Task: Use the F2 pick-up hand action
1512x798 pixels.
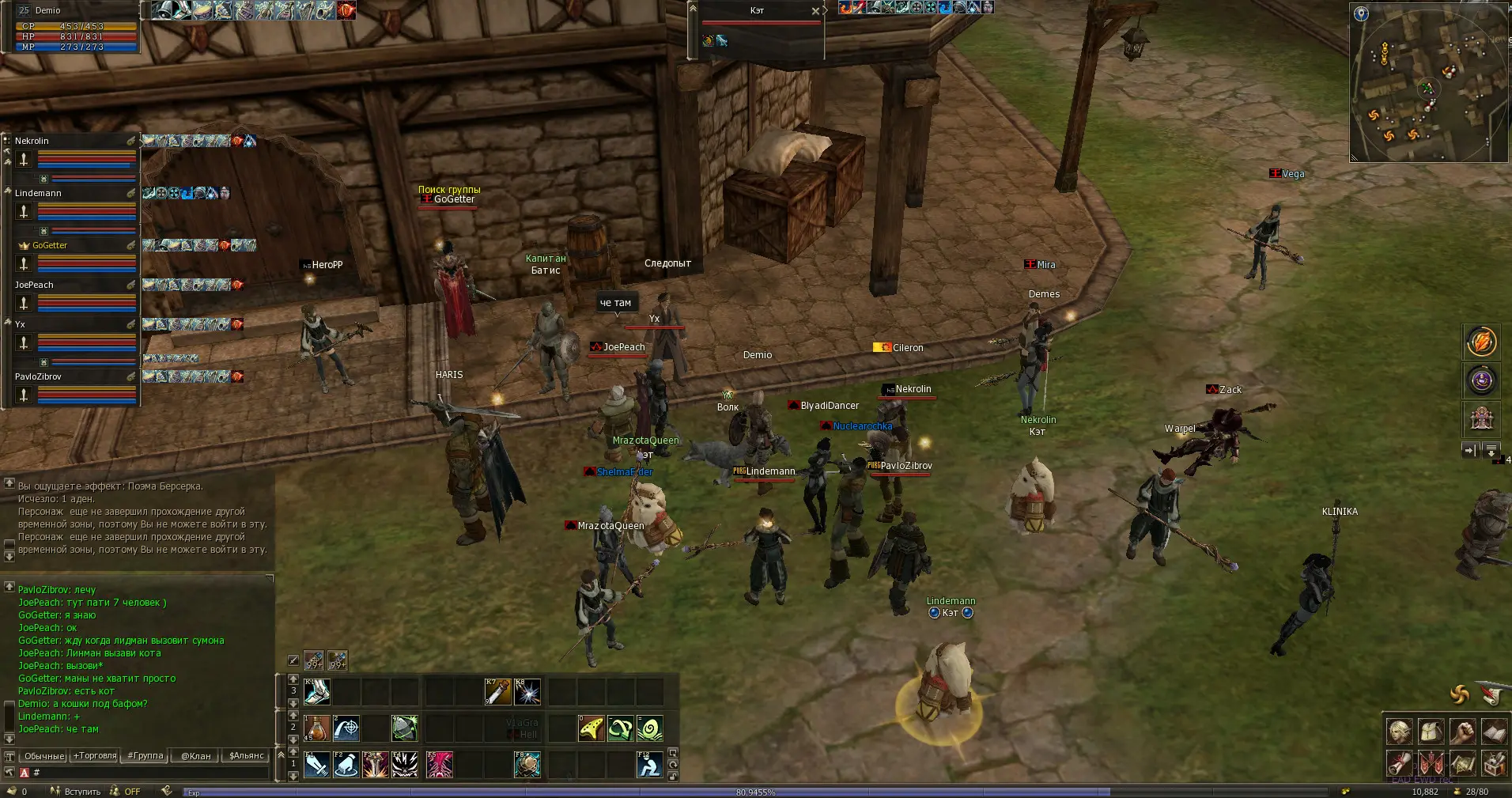Action: tap(346, 765)
